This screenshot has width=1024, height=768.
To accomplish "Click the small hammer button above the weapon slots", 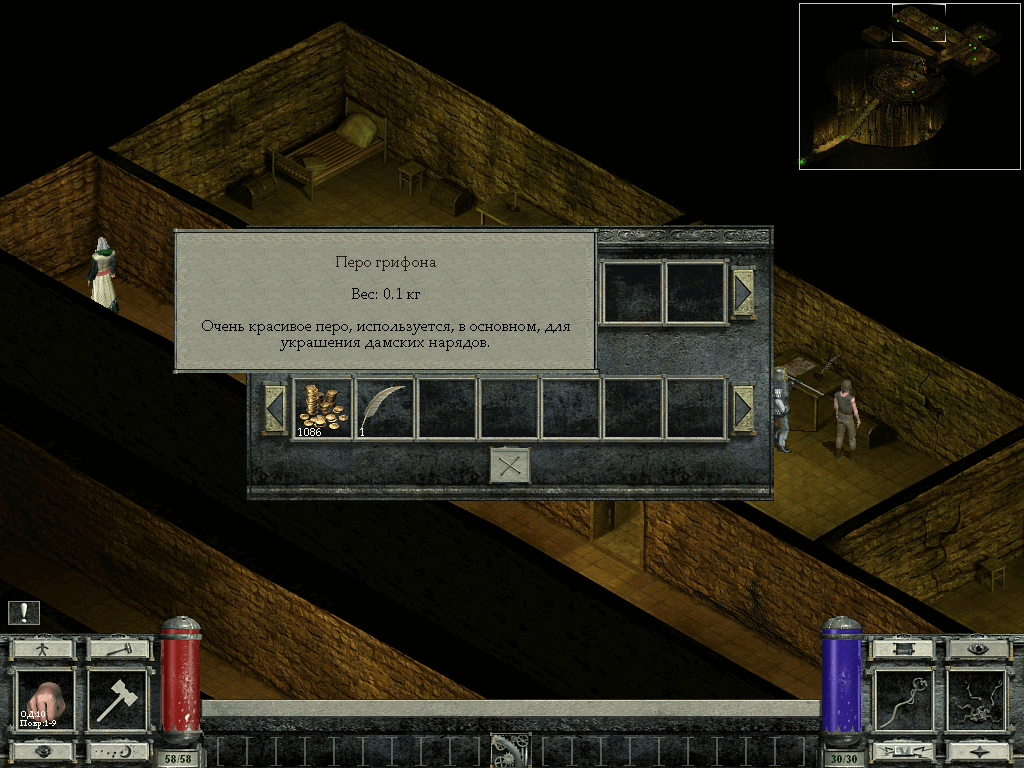I will [118, 649].
